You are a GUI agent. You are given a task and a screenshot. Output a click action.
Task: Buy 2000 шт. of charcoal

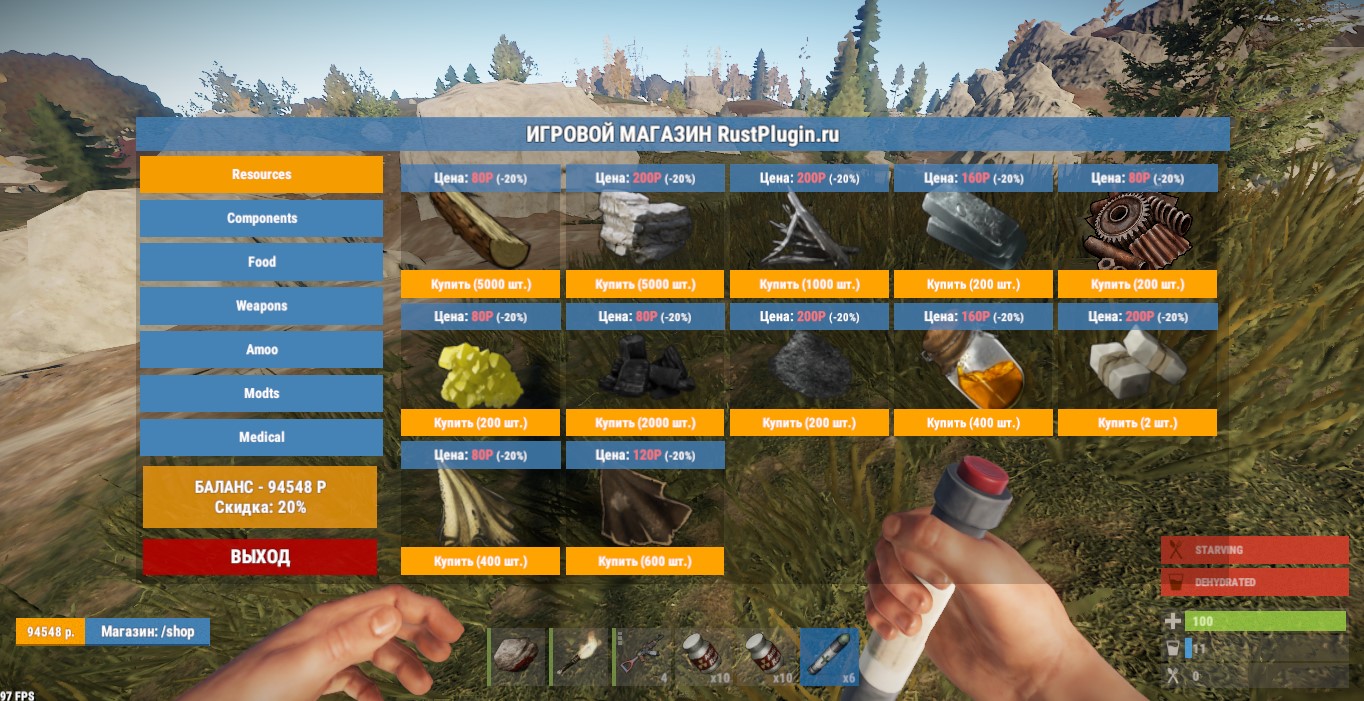click(x=644, y=423)
